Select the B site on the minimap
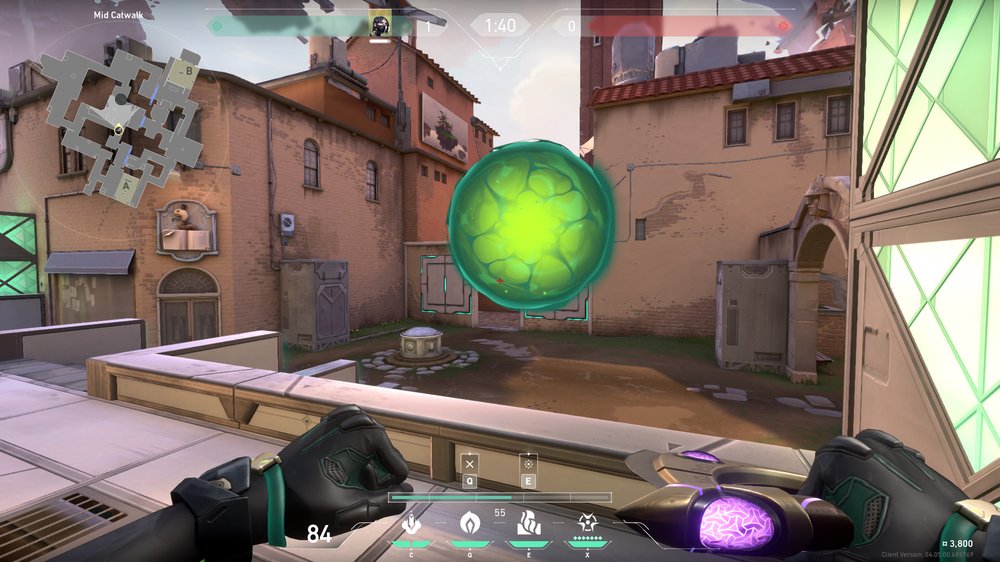This screenshot has height=562, width=1000. [x=188, y=71]
